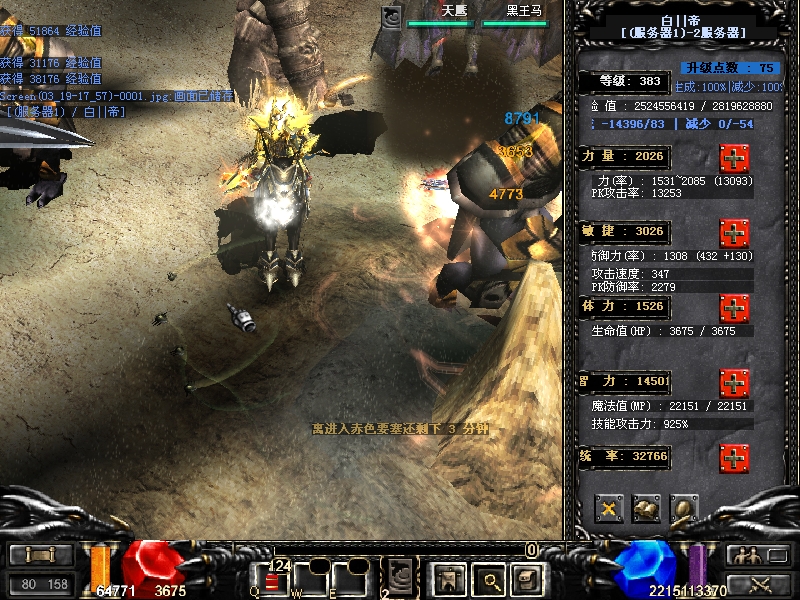
Task: Add a point to Vitality (体力)
Action: point(735,307)
